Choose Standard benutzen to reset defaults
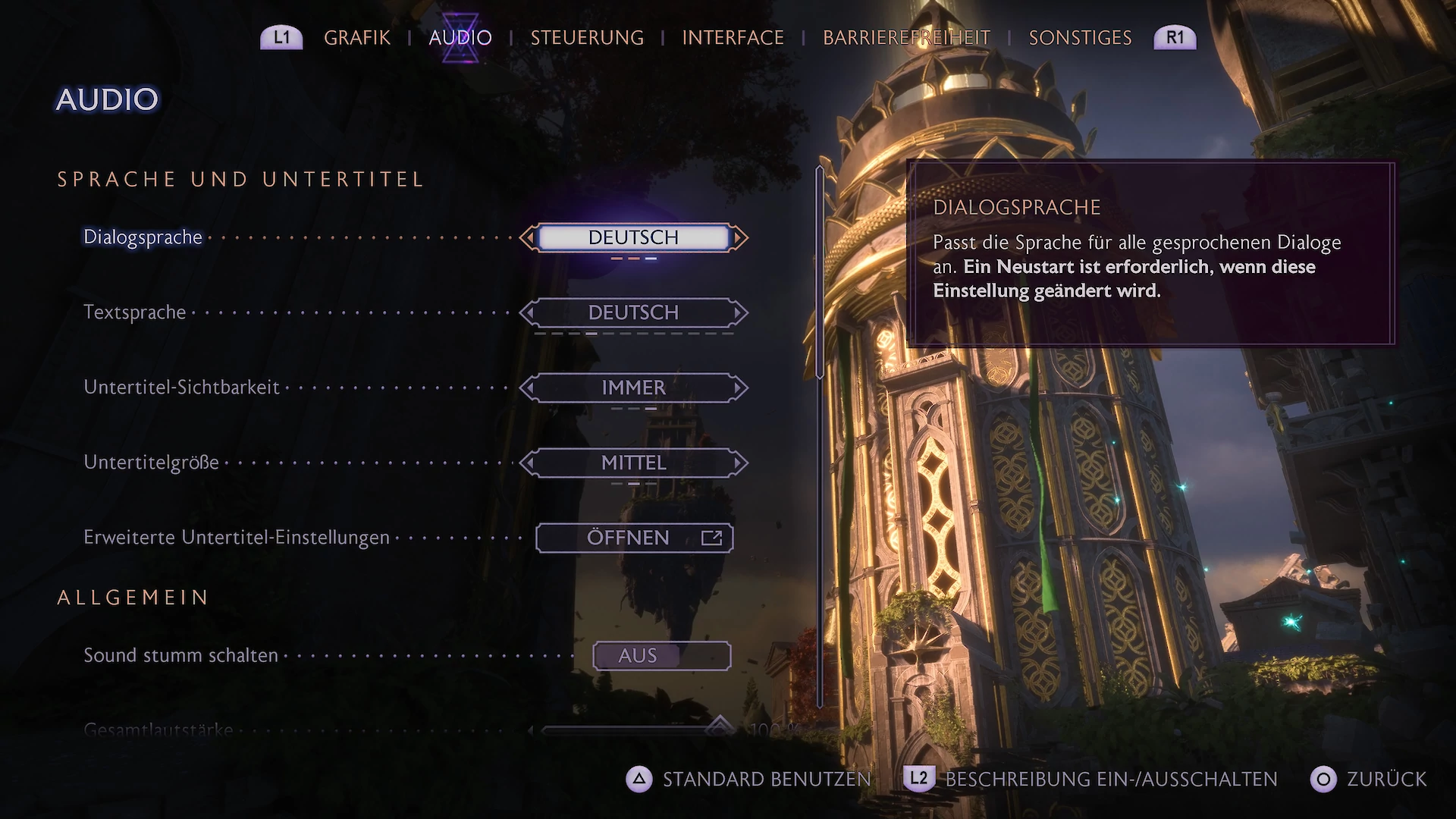The image size is (1456, 819). (748, 780)
